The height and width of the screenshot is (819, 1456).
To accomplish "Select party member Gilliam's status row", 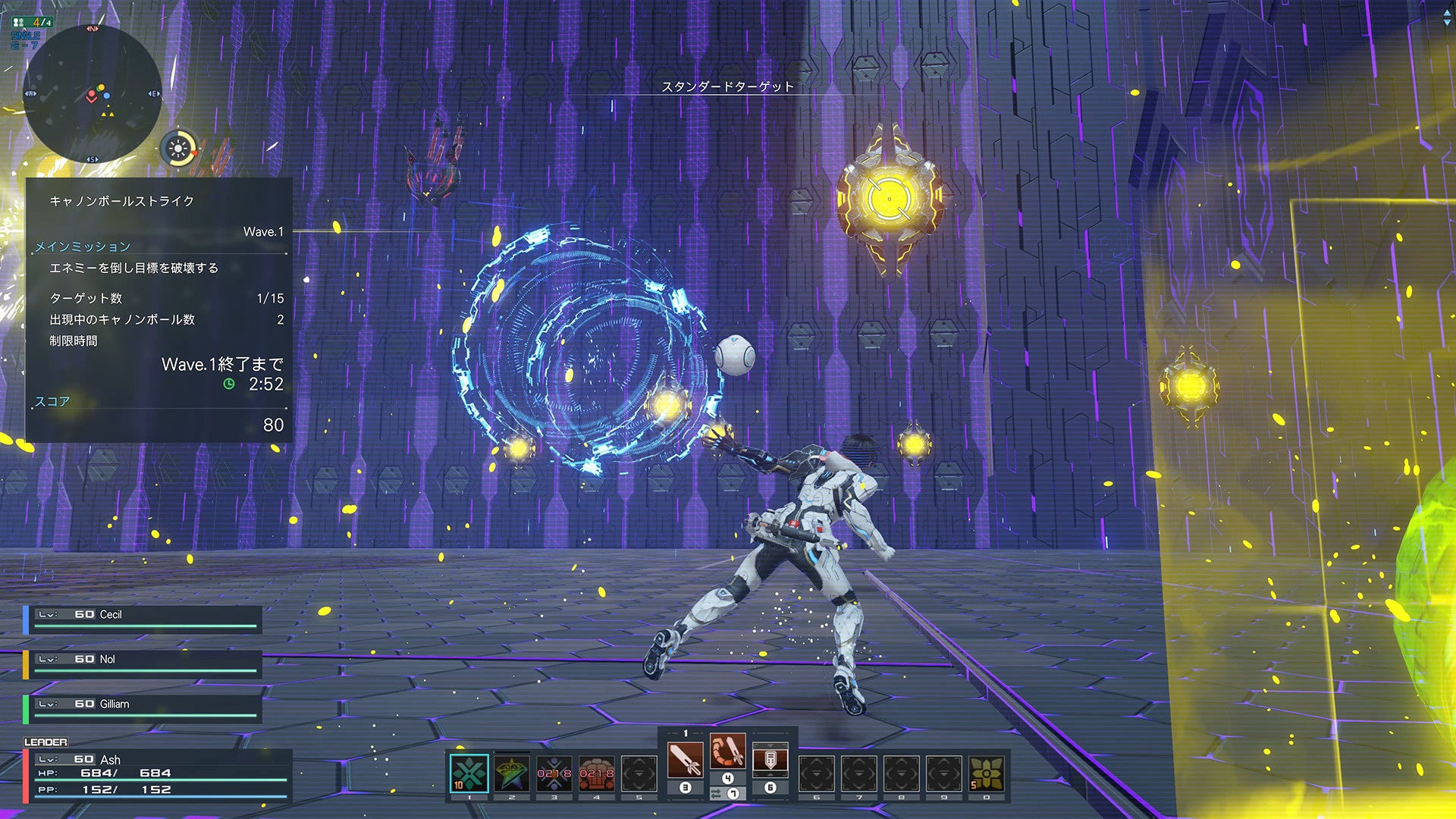I will point(144,708).
